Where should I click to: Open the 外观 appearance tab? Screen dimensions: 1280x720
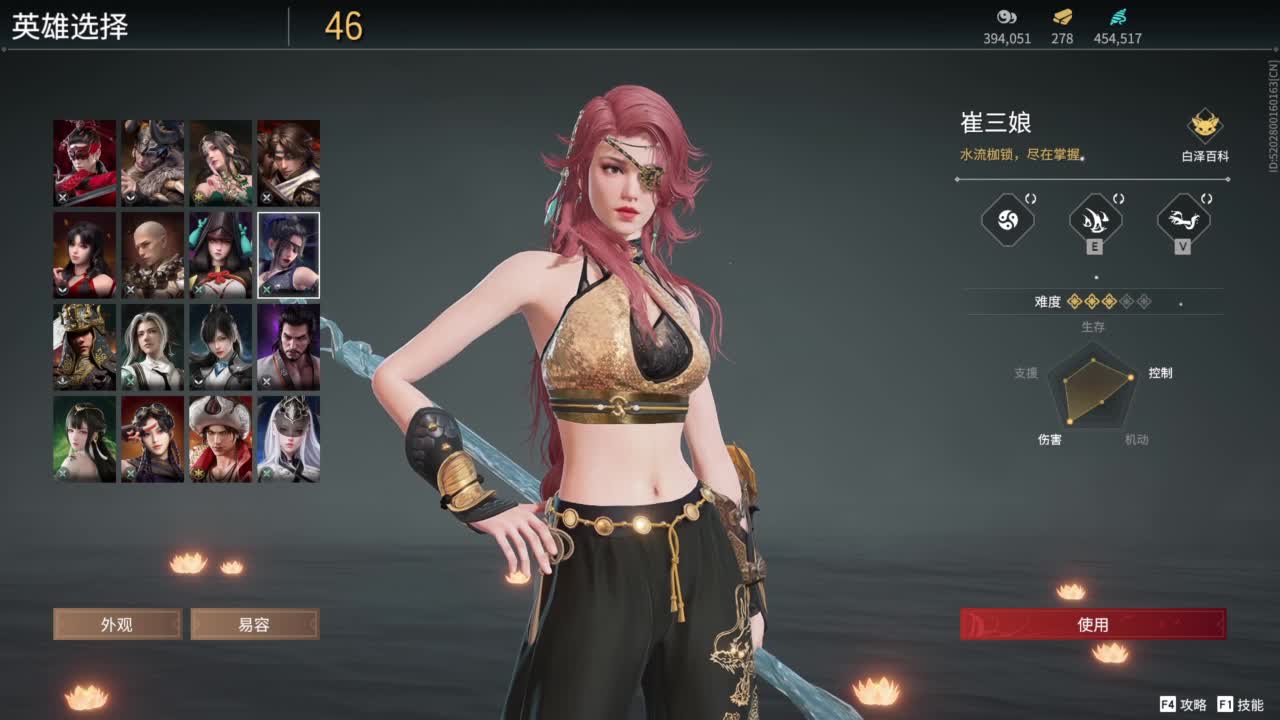pos(116,624)
